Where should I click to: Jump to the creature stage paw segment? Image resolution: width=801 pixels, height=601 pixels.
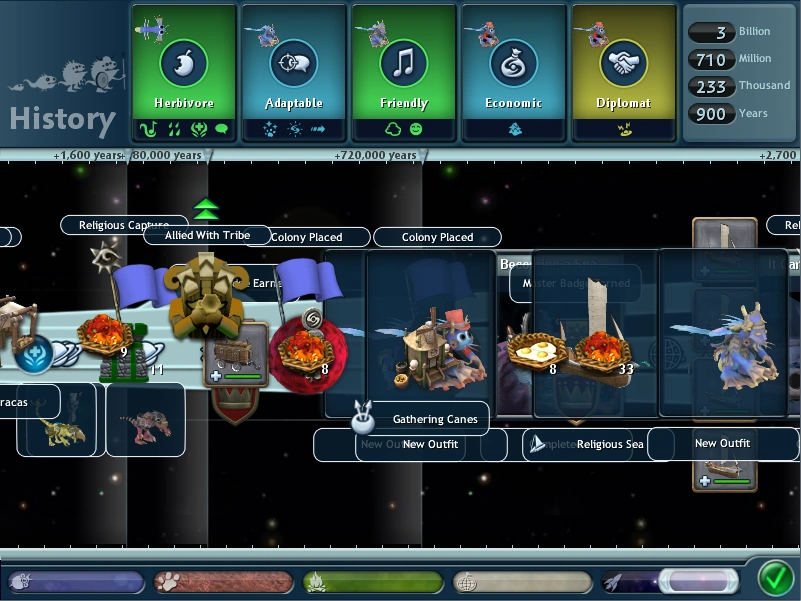[223, 582]
